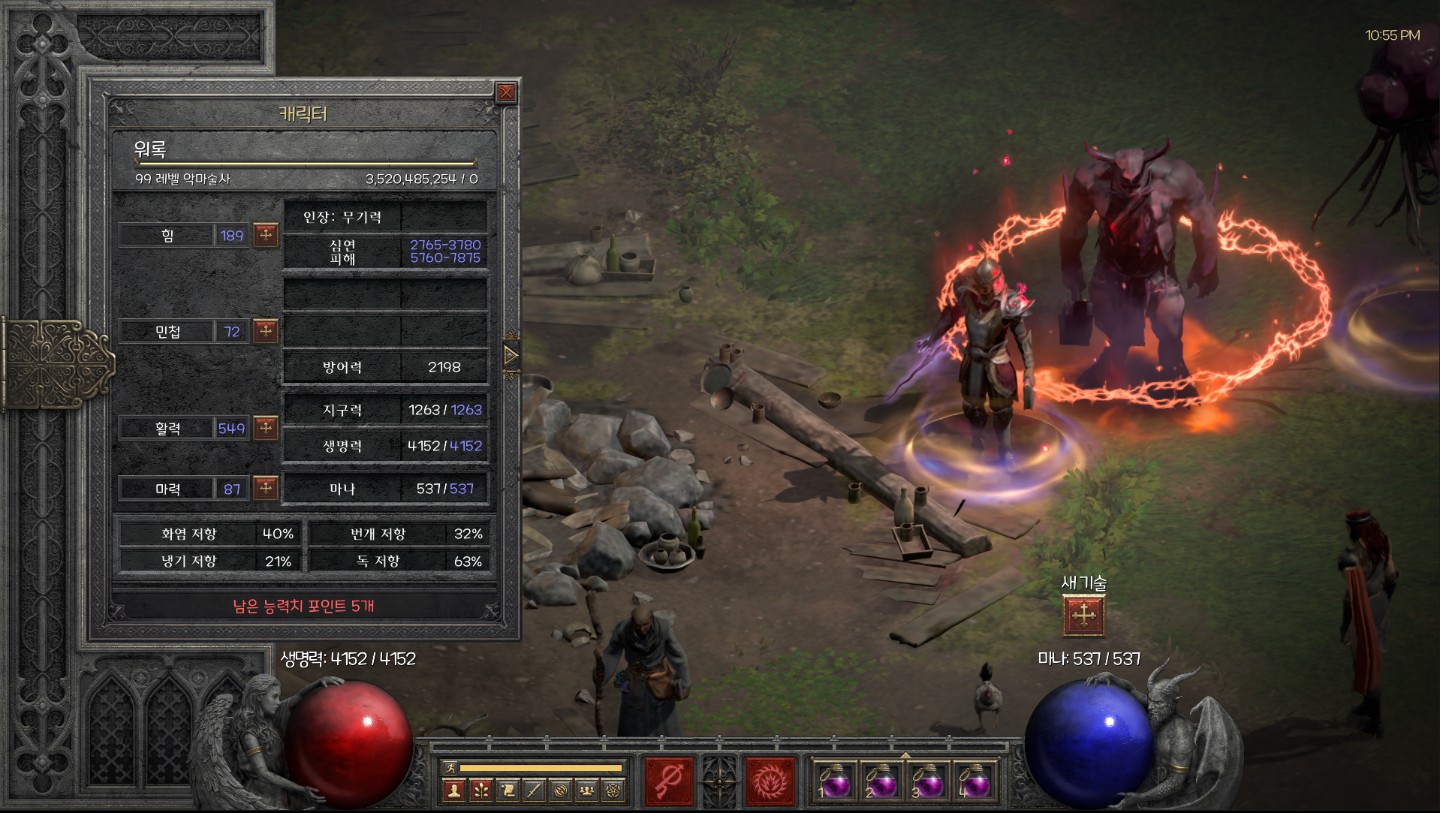Viewport: 1440px width, 813px height.
Task: Open the character sheet icon in mini menu
Action: pyautogui.click(x=453, y=790)
